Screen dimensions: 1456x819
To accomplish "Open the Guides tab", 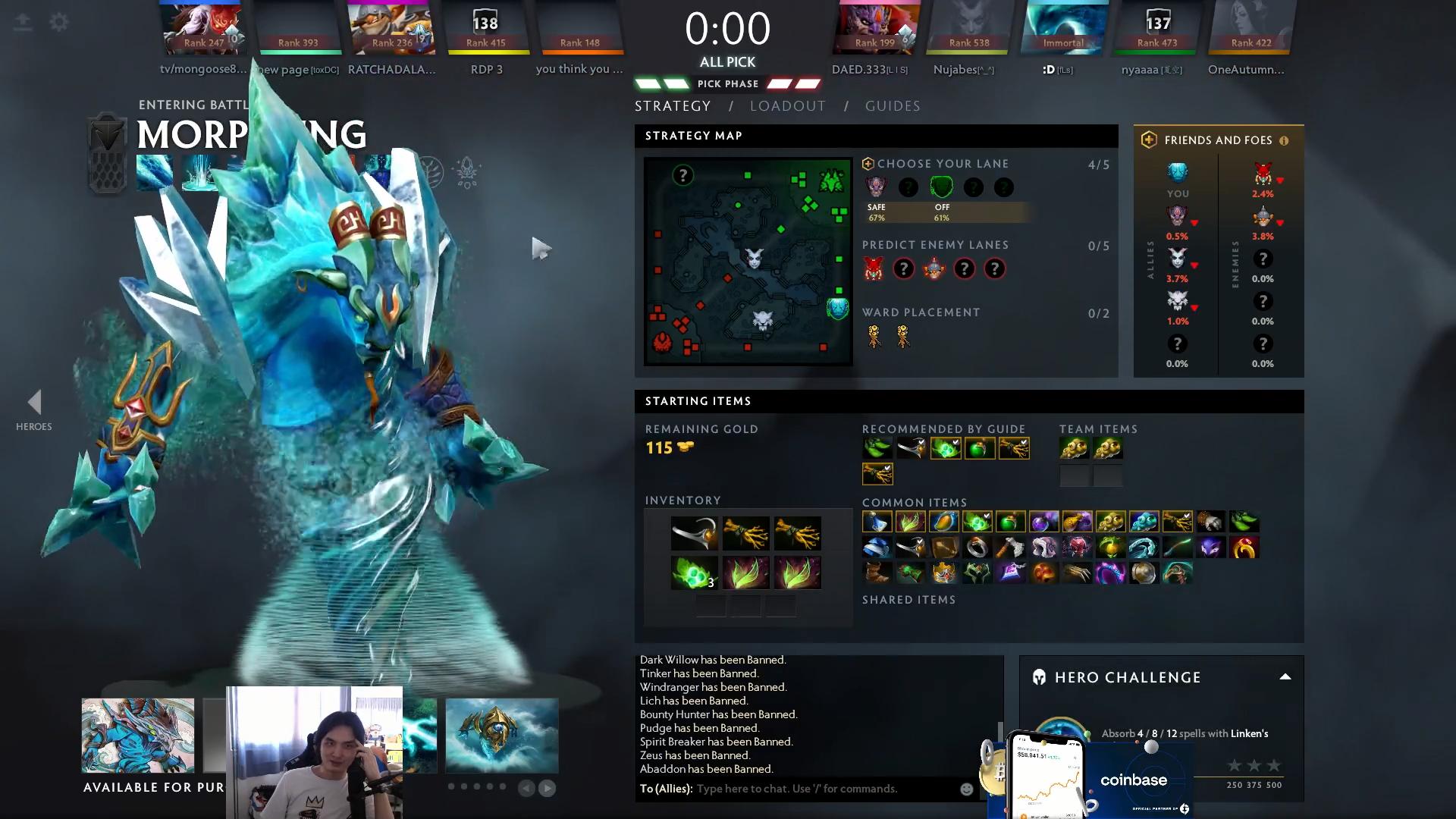I will (893, 106).
